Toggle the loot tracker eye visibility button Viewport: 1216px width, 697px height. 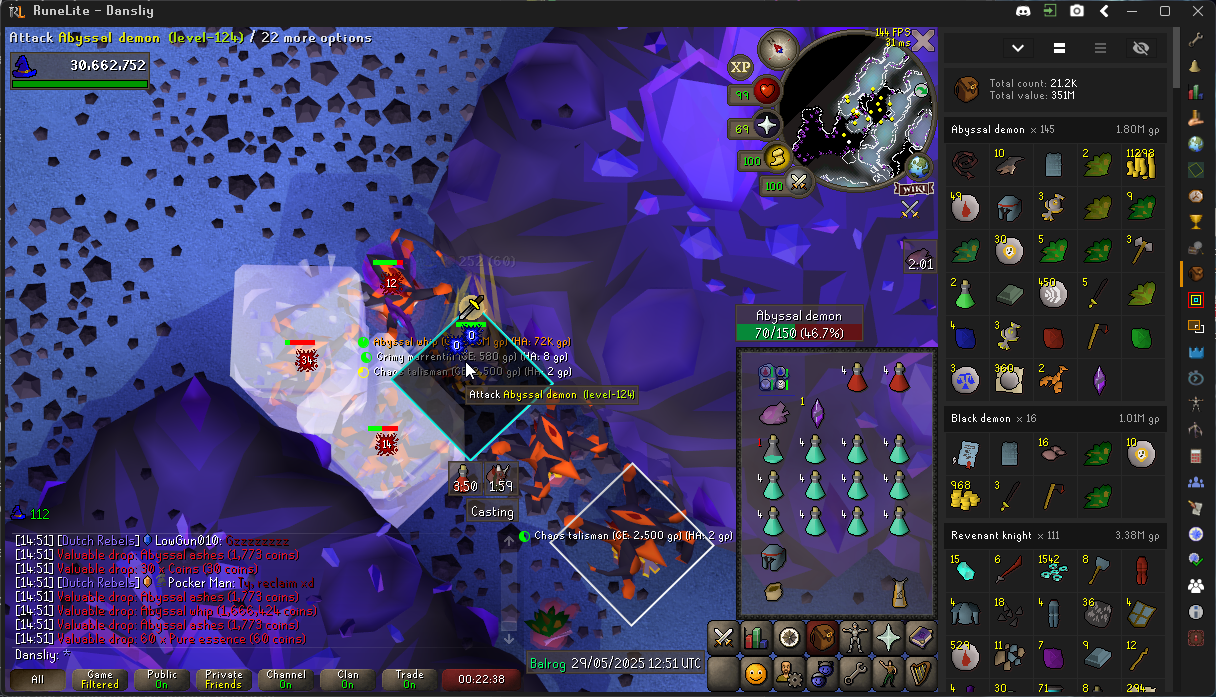pos(1141,48)
